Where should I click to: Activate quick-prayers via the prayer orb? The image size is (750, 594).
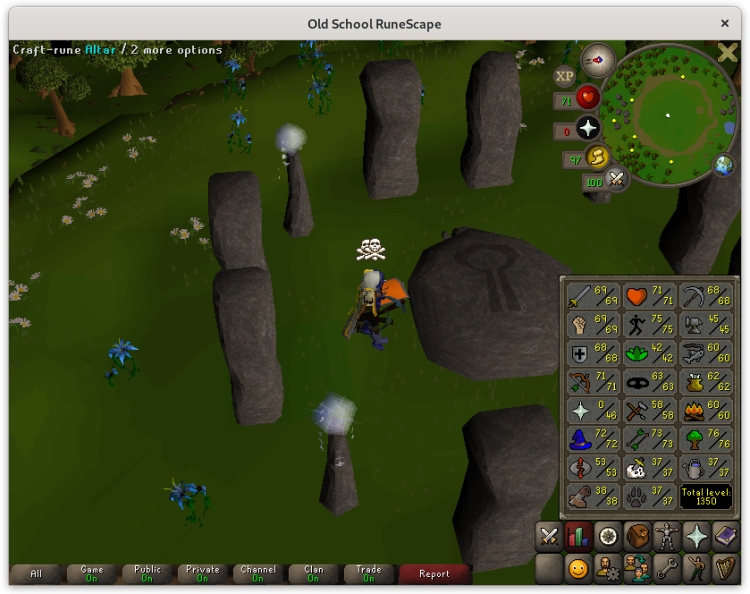587,128
